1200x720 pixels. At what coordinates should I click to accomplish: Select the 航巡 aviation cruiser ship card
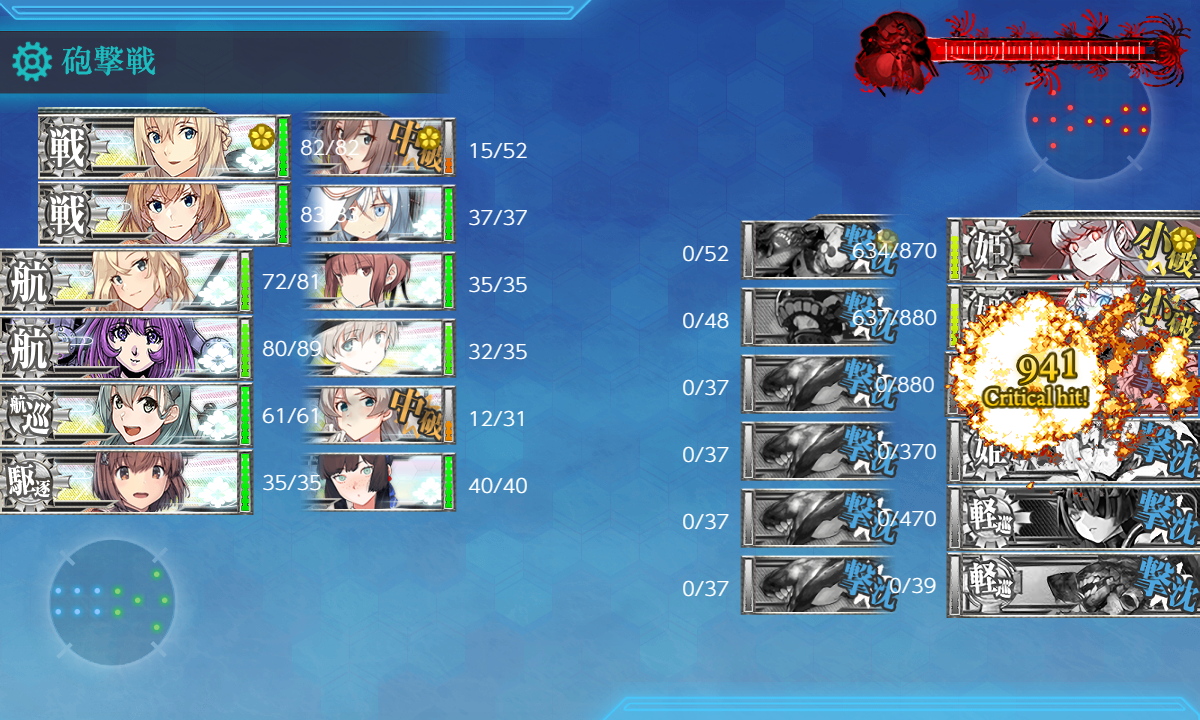tap(125, 415)
